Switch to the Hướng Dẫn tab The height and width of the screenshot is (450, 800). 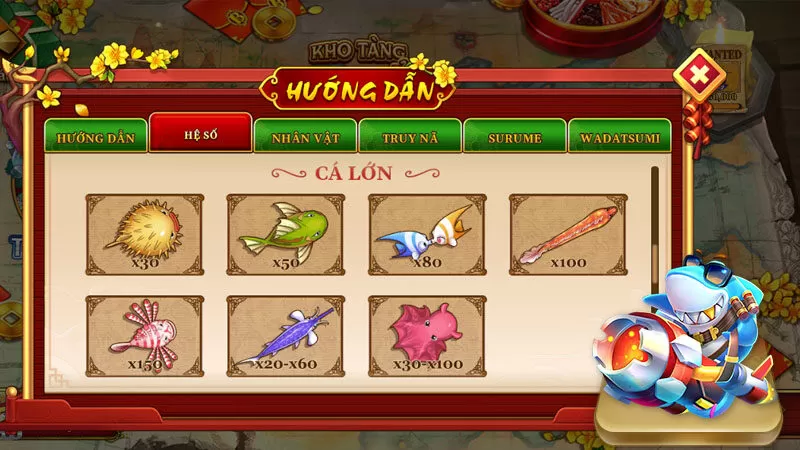95,137
